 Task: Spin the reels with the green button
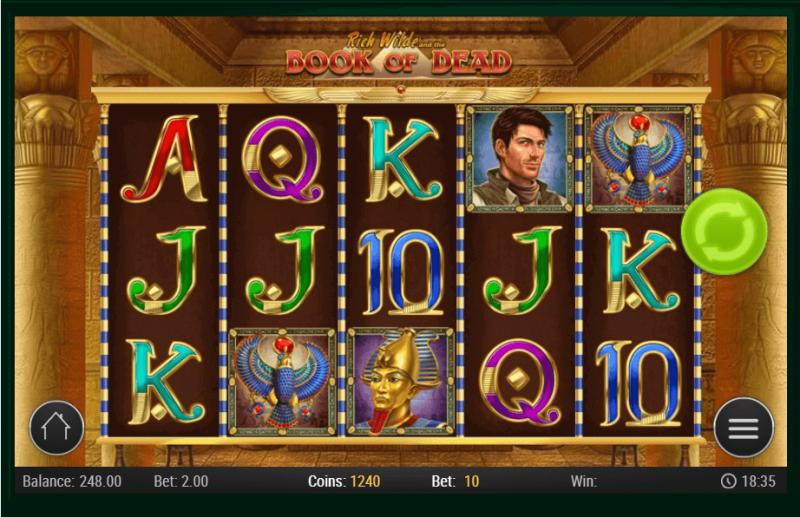724,231
